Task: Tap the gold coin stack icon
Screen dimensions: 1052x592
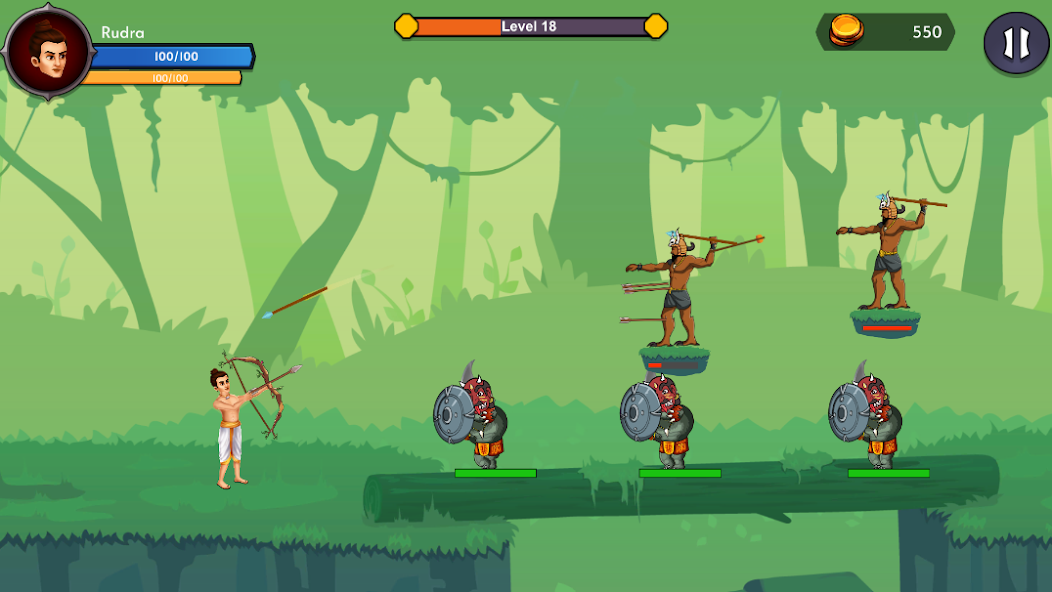Action: 846,32
